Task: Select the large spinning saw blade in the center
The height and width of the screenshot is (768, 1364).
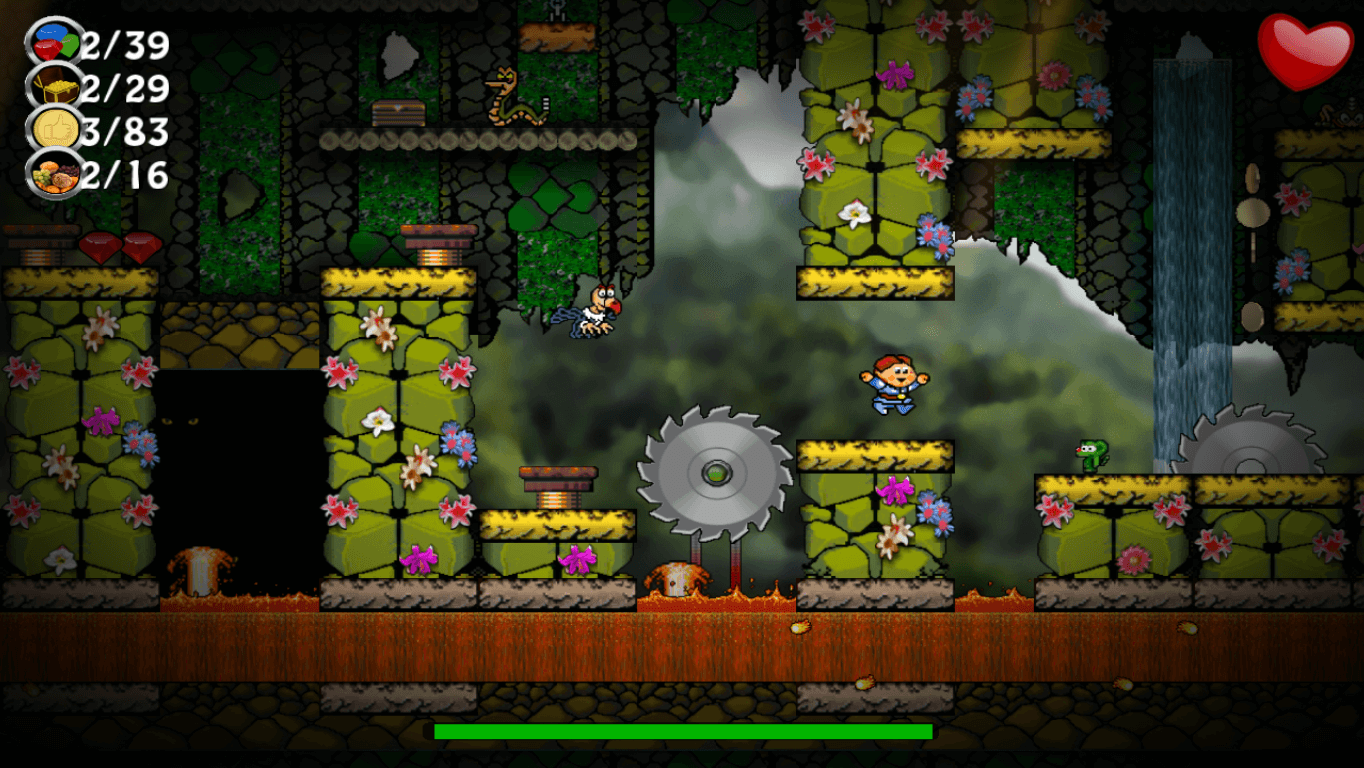Action: pos(717,473)
